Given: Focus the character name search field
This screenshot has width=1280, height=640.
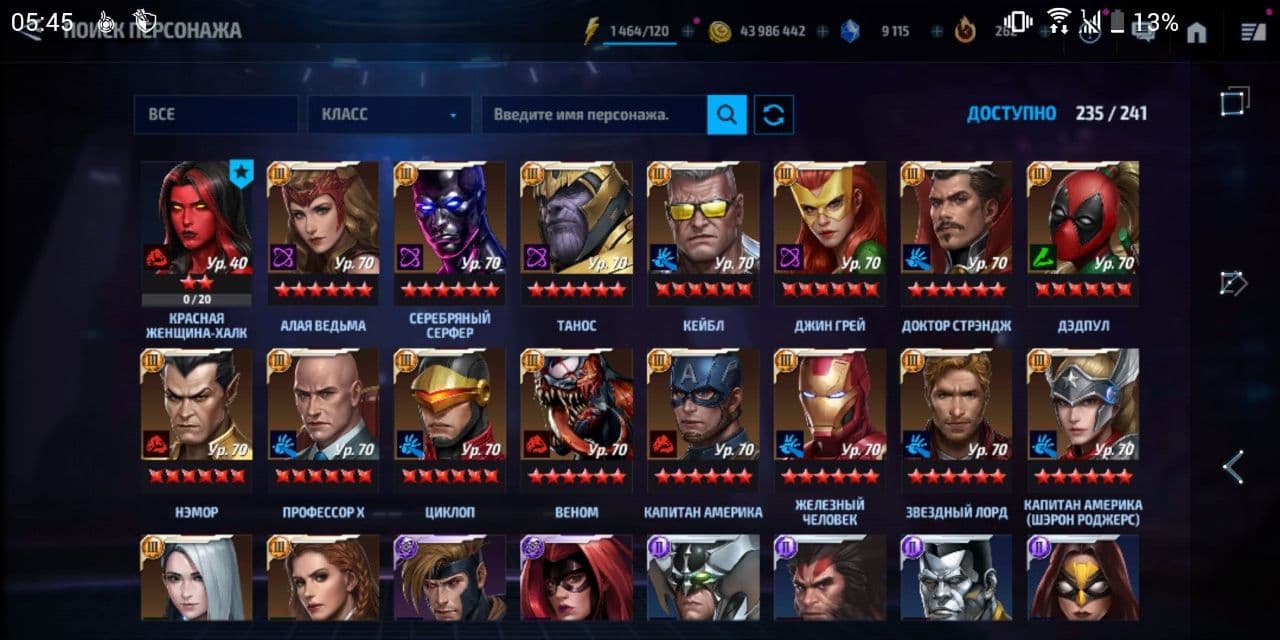Looking at the screenshot, I should 594,115.
